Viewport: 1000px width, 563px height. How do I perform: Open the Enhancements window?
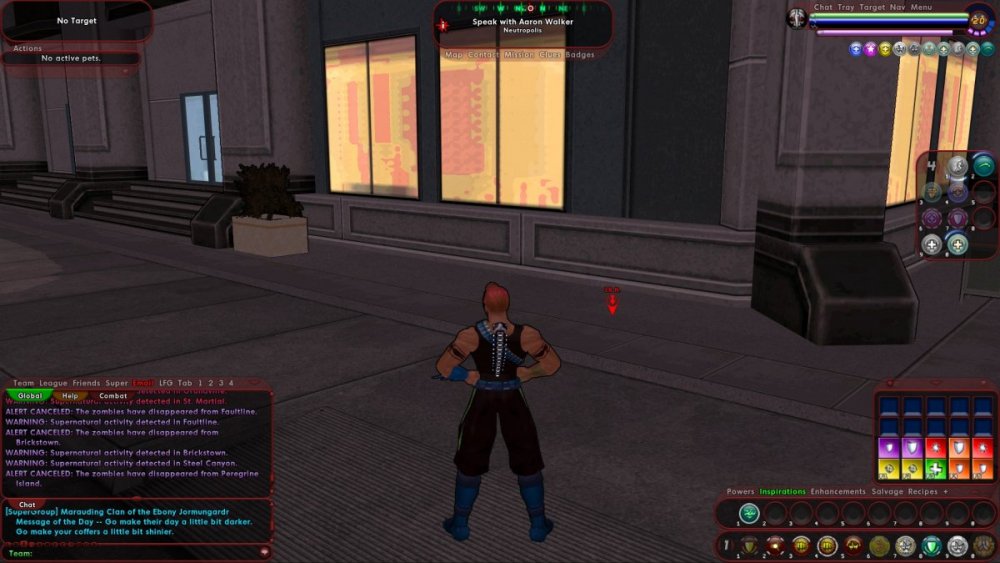tap(837, 492)
